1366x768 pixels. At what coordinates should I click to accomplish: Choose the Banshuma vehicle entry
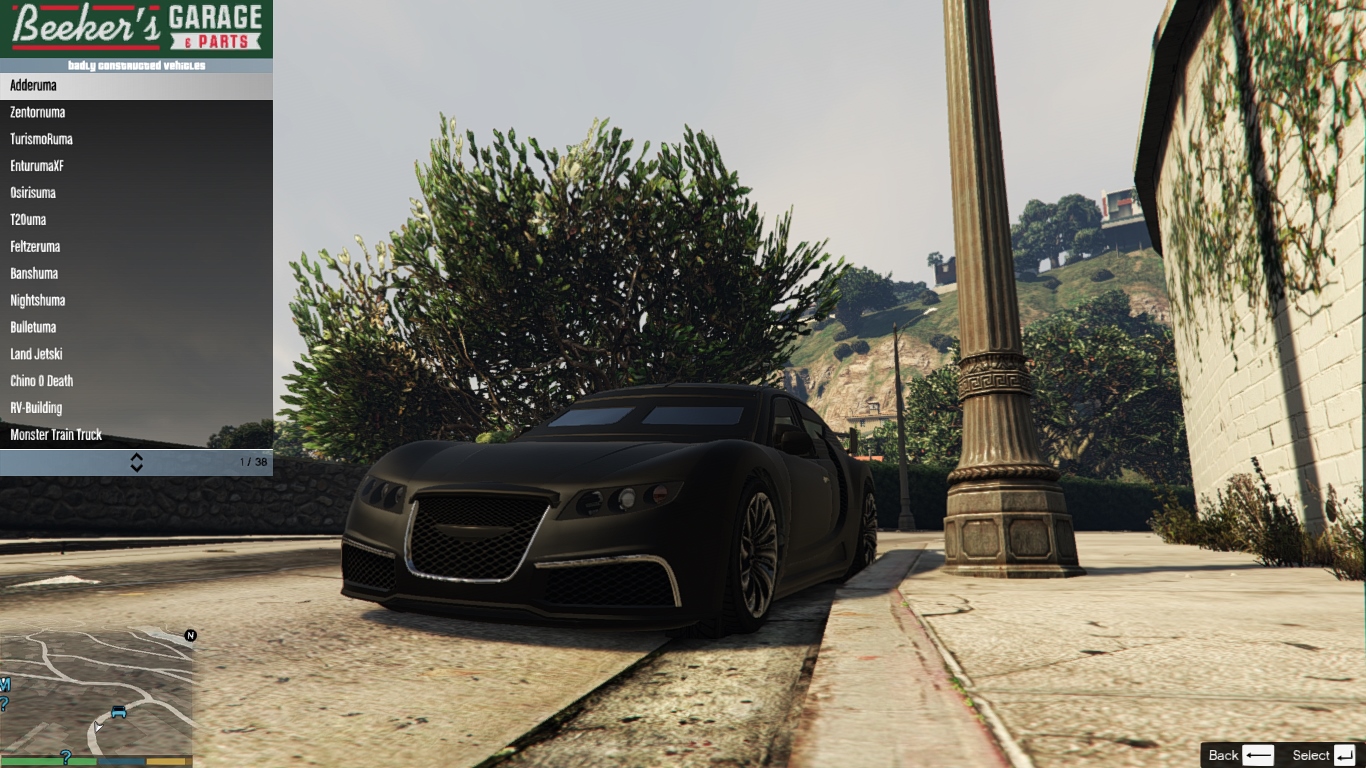[136, 274]
